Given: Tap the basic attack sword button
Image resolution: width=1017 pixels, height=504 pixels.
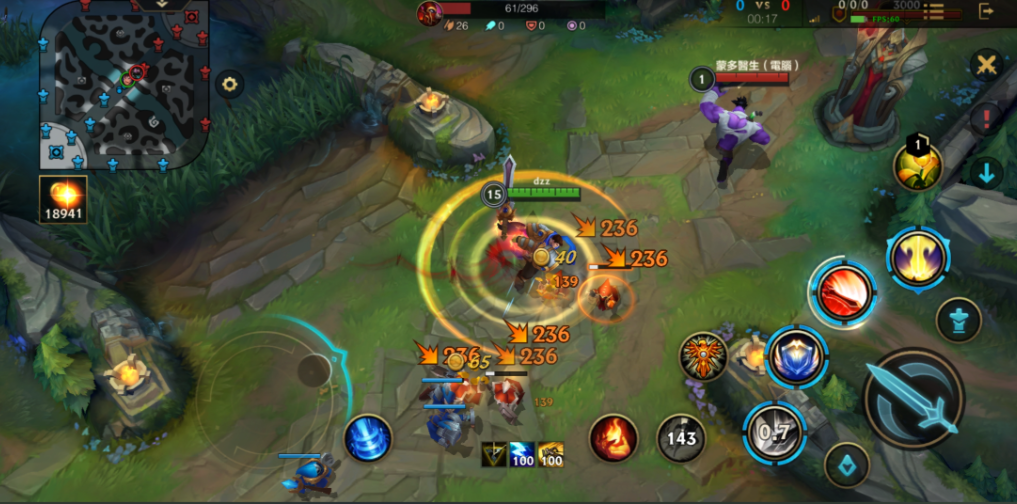Looking at the screenshot, I should (x=912, y=398).
